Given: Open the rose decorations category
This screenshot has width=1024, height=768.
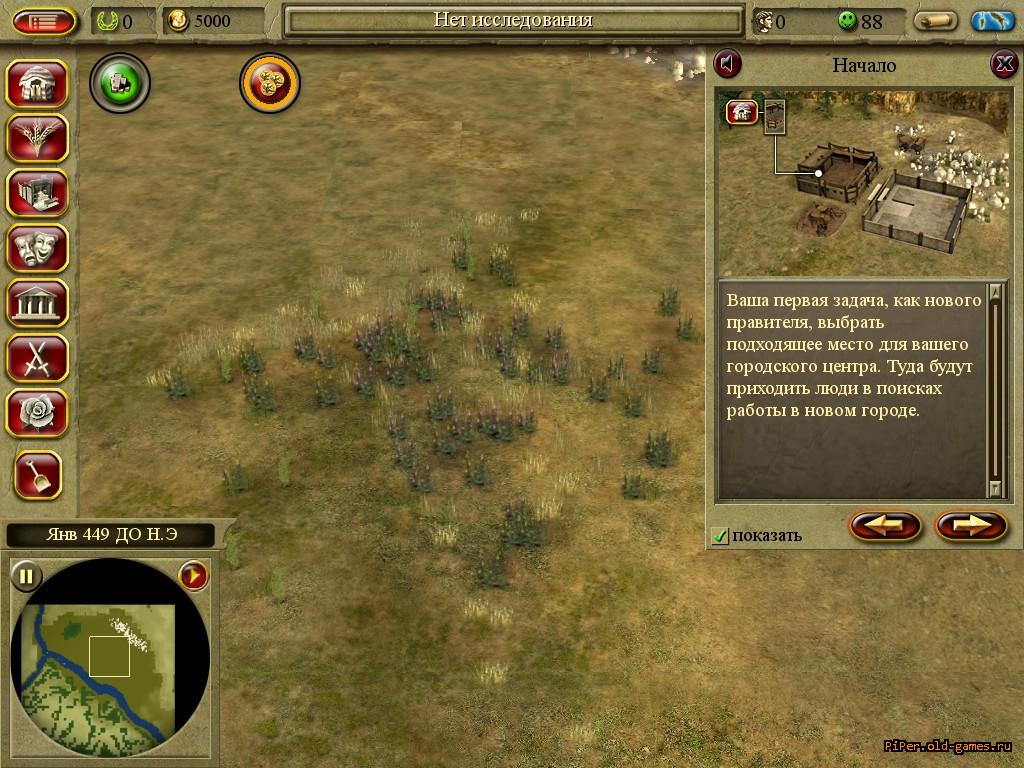Looking at the screenshot, I should click(x=38, y=412).
